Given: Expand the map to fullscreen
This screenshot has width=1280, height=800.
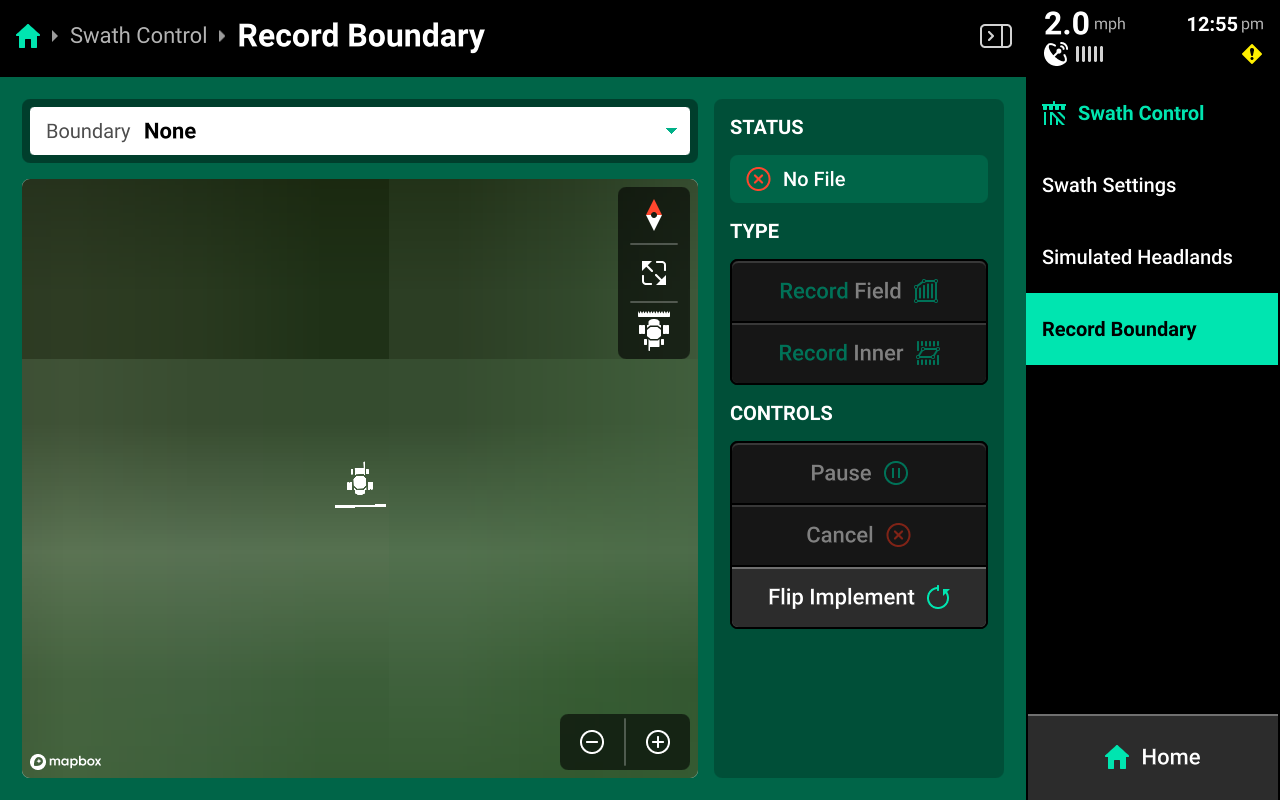Looking at the screenshot, I should coord(654,273).
